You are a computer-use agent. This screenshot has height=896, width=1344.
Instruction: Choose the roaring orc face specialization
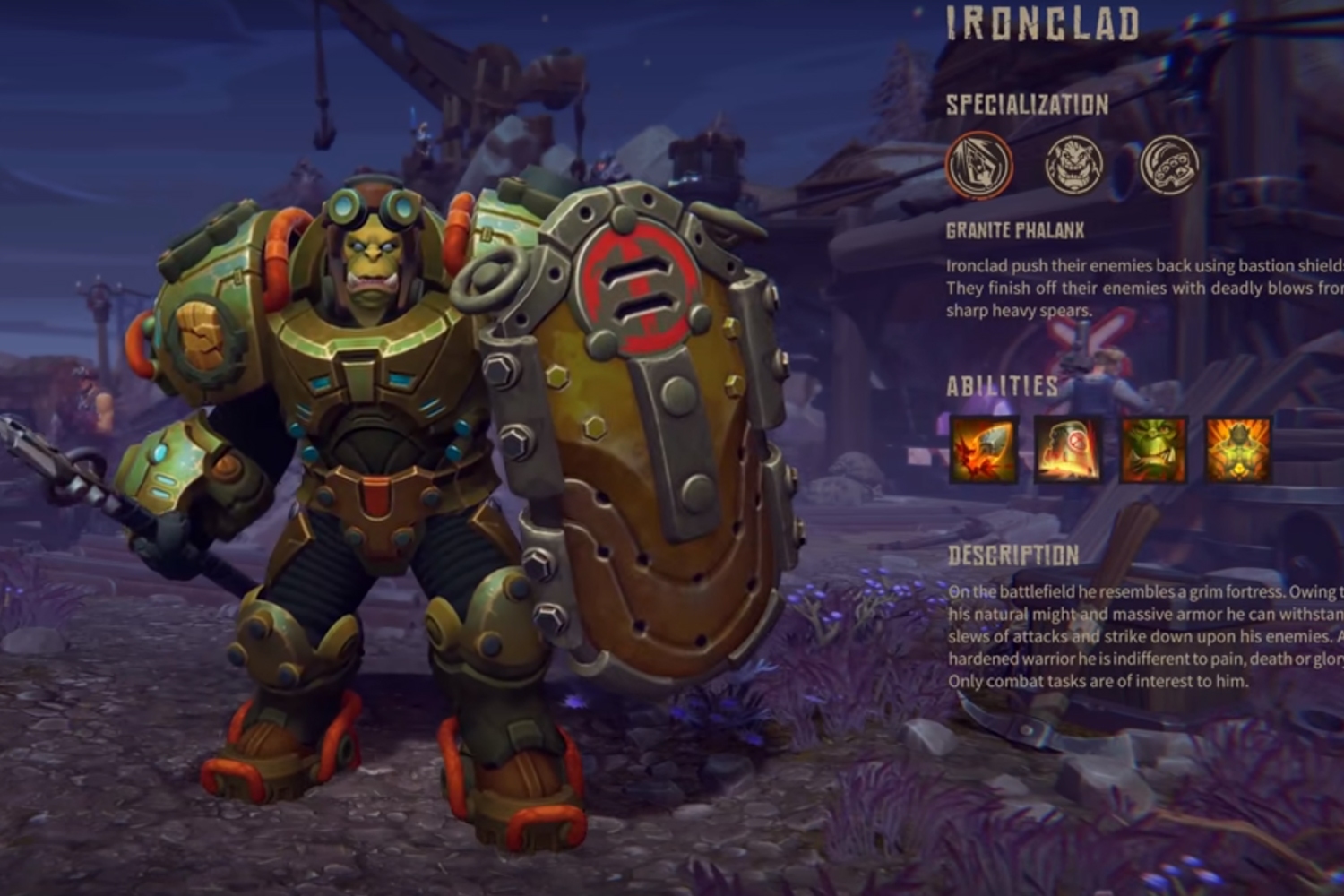[x=1073, y=166]
